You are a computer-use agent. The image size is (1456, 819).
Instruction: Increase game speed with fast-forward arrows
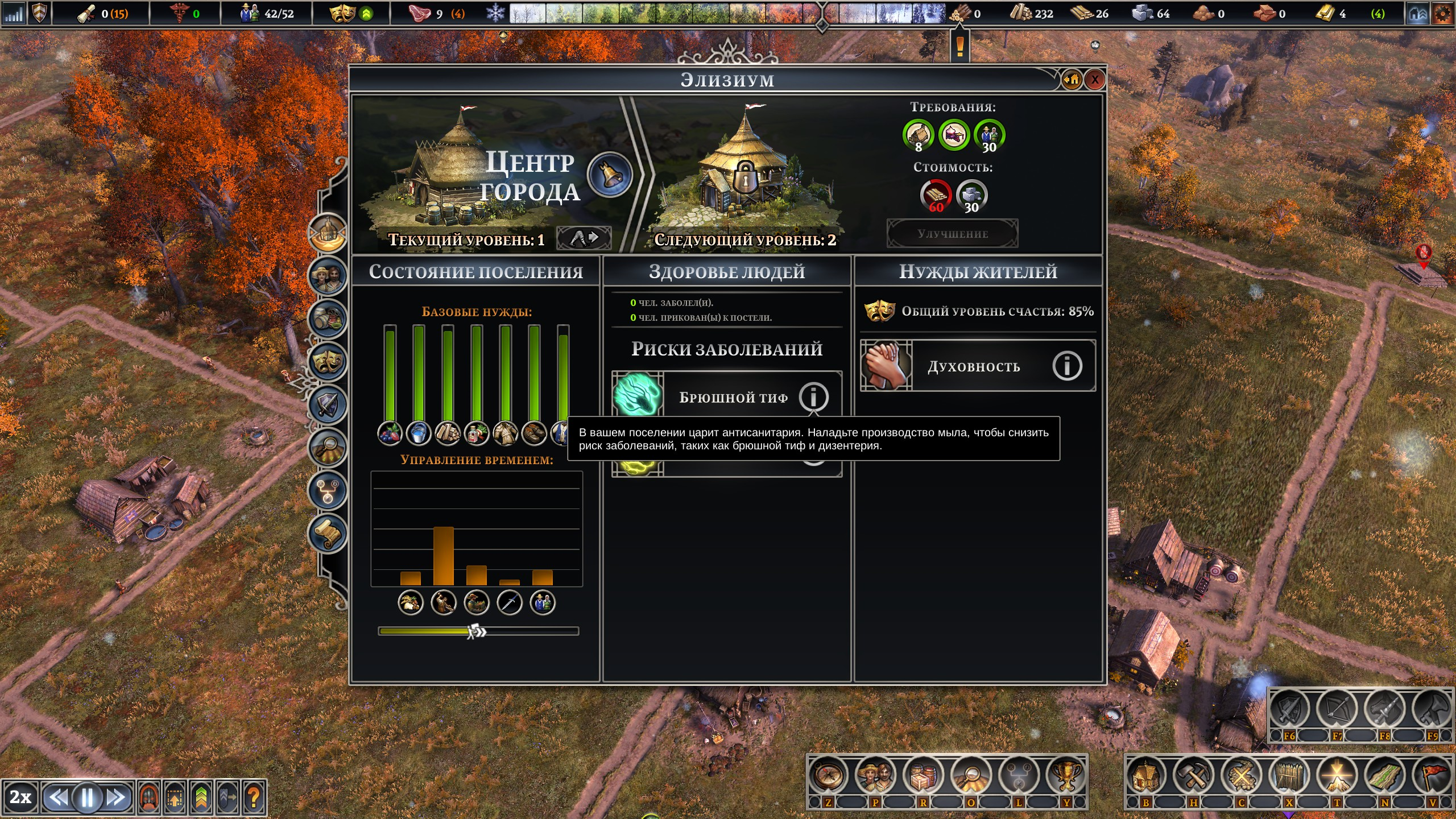tap(117, 797)
